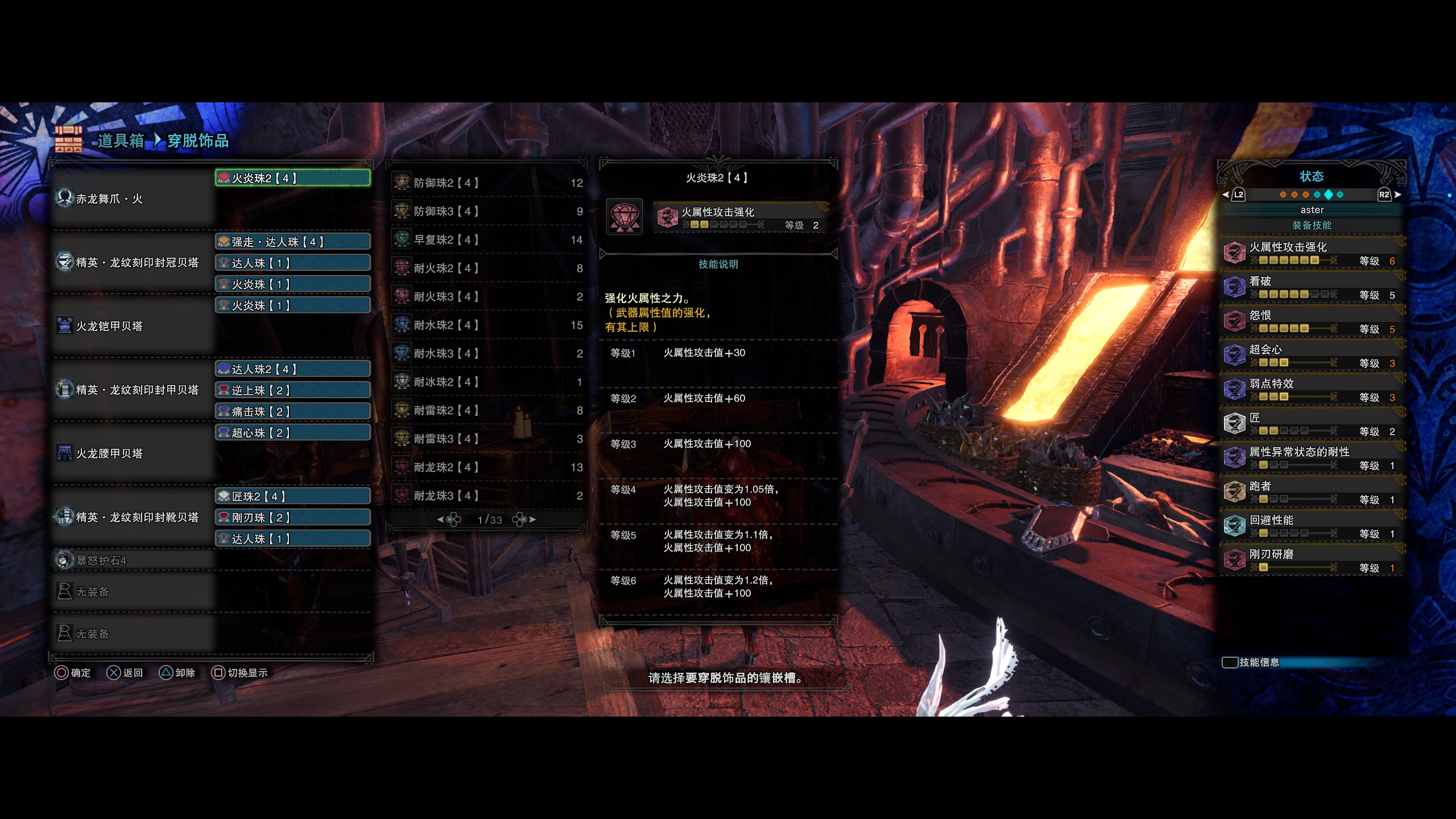Select the 耐龙珠3【4】 list entry
Viewport: 1456px width, 819px height.
[x=487, y=495]
